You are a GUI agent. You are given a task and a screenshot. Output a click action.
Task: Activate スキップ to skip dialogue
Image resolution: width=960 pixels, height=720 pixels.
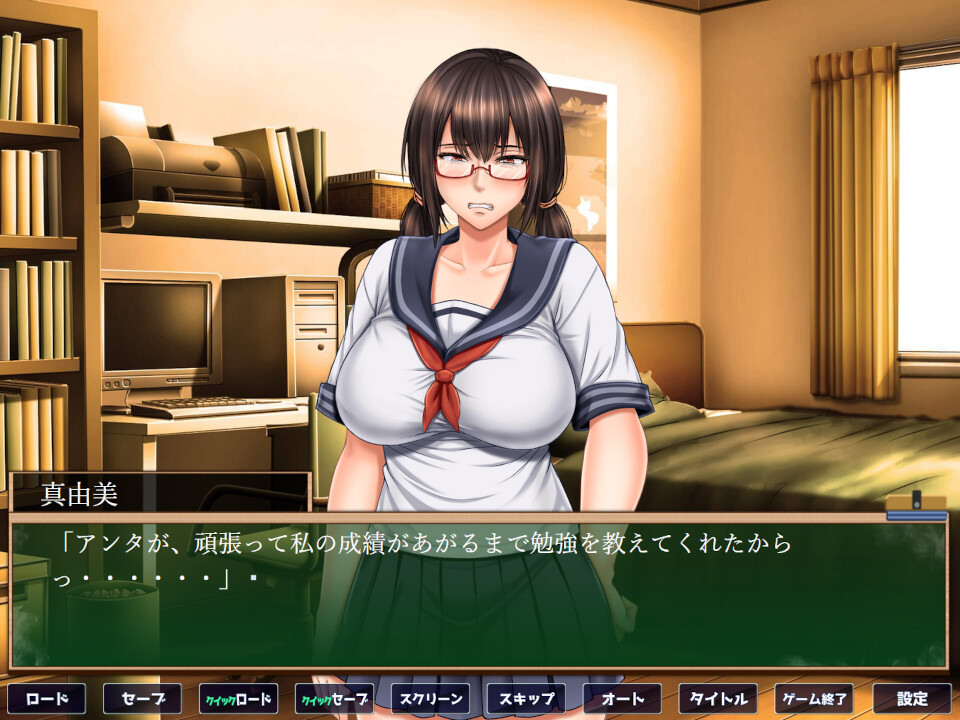click(x=526, y=698)
